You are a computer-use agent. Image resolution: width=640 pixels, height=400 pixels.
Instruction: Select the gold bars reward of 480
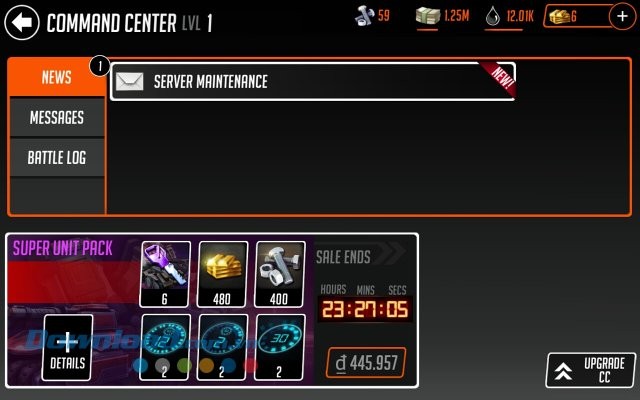click(223, 273)
